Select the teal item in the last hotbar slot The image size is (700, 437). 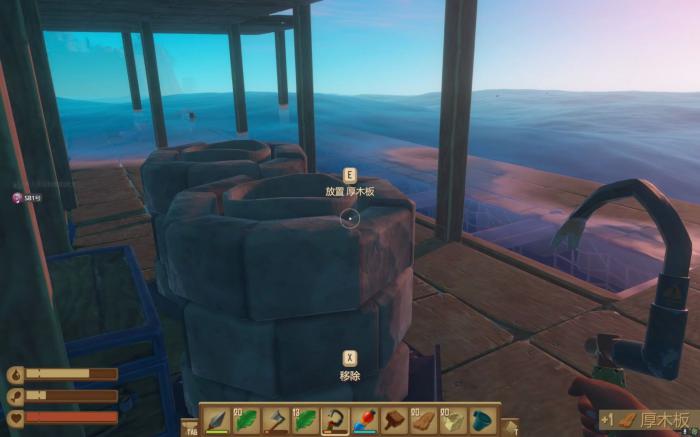tap(483, 420)
